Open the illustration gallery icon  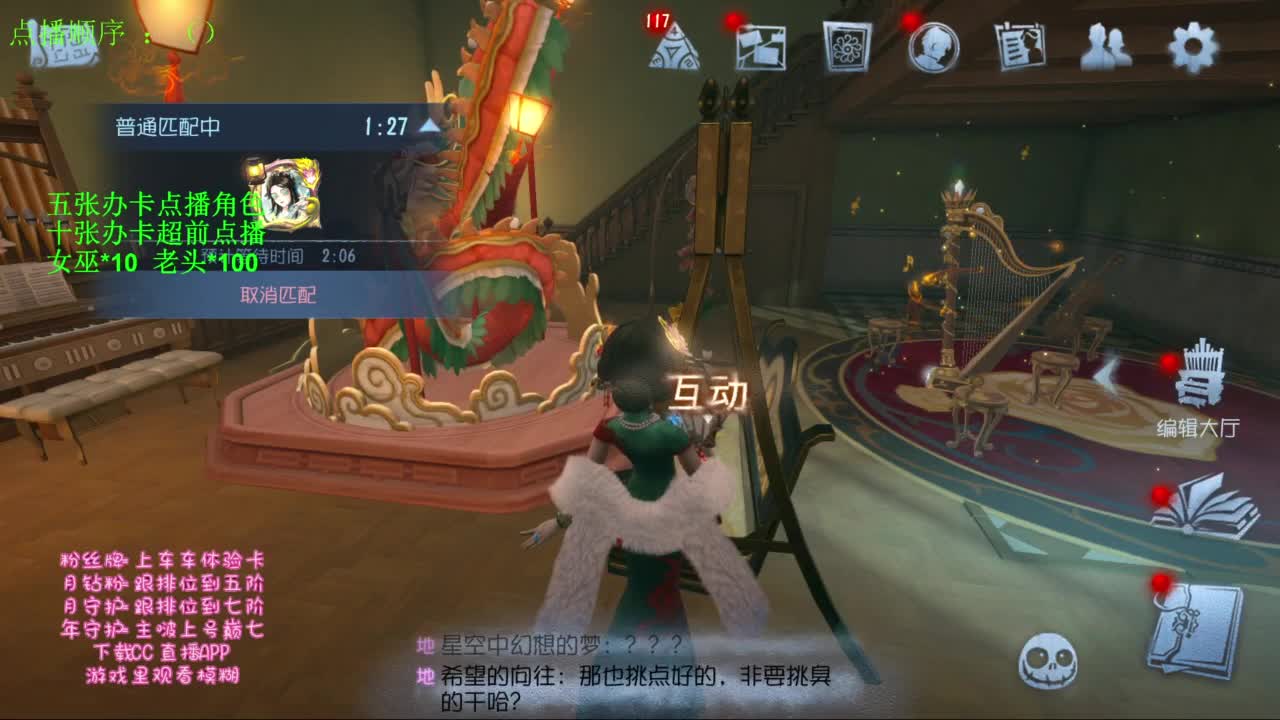tap(846, 46)
